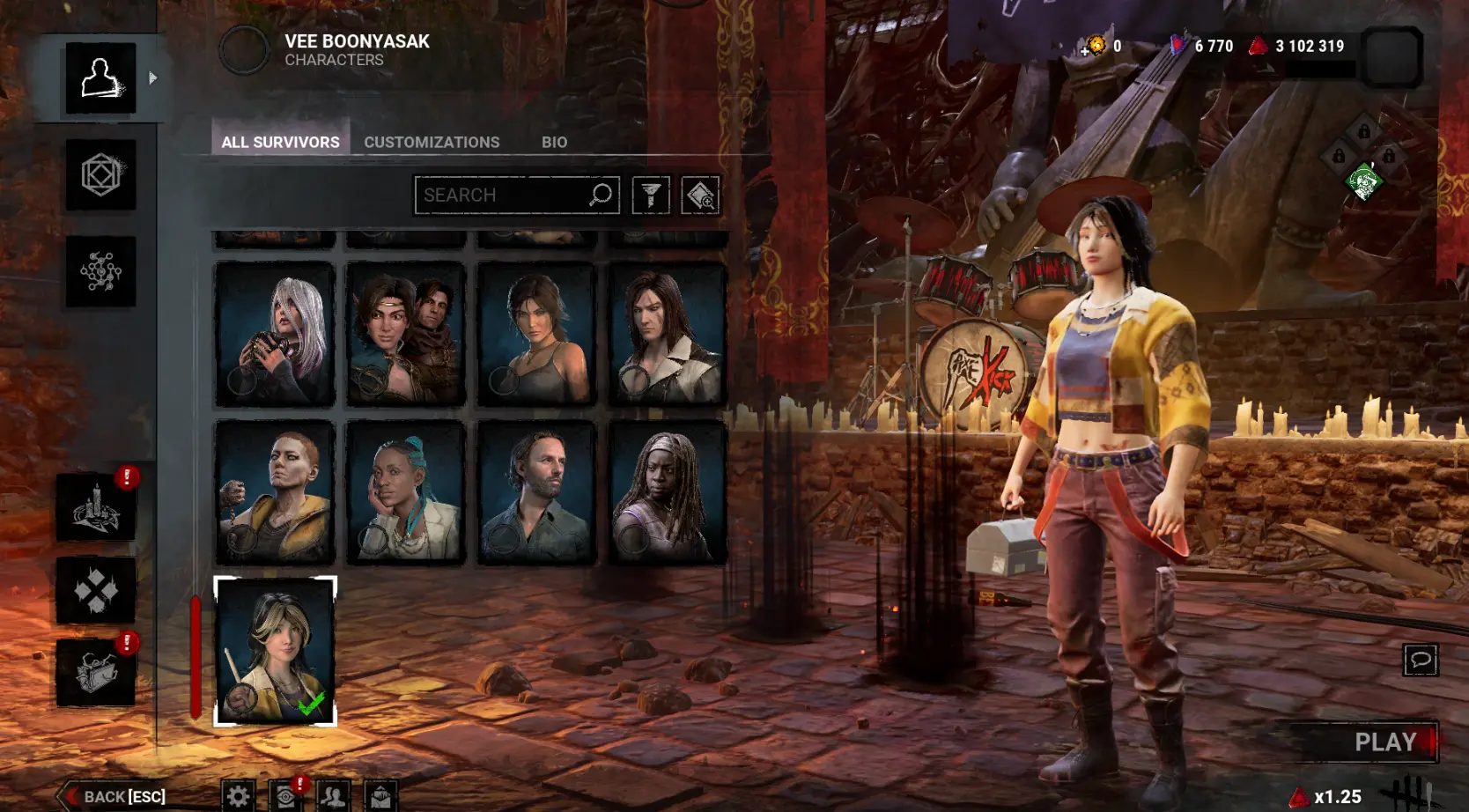Image resolution: width=1469 pixels, height=812 pixels.
Task: Open the bloodweb menu icon
Action: coord(101,271)
